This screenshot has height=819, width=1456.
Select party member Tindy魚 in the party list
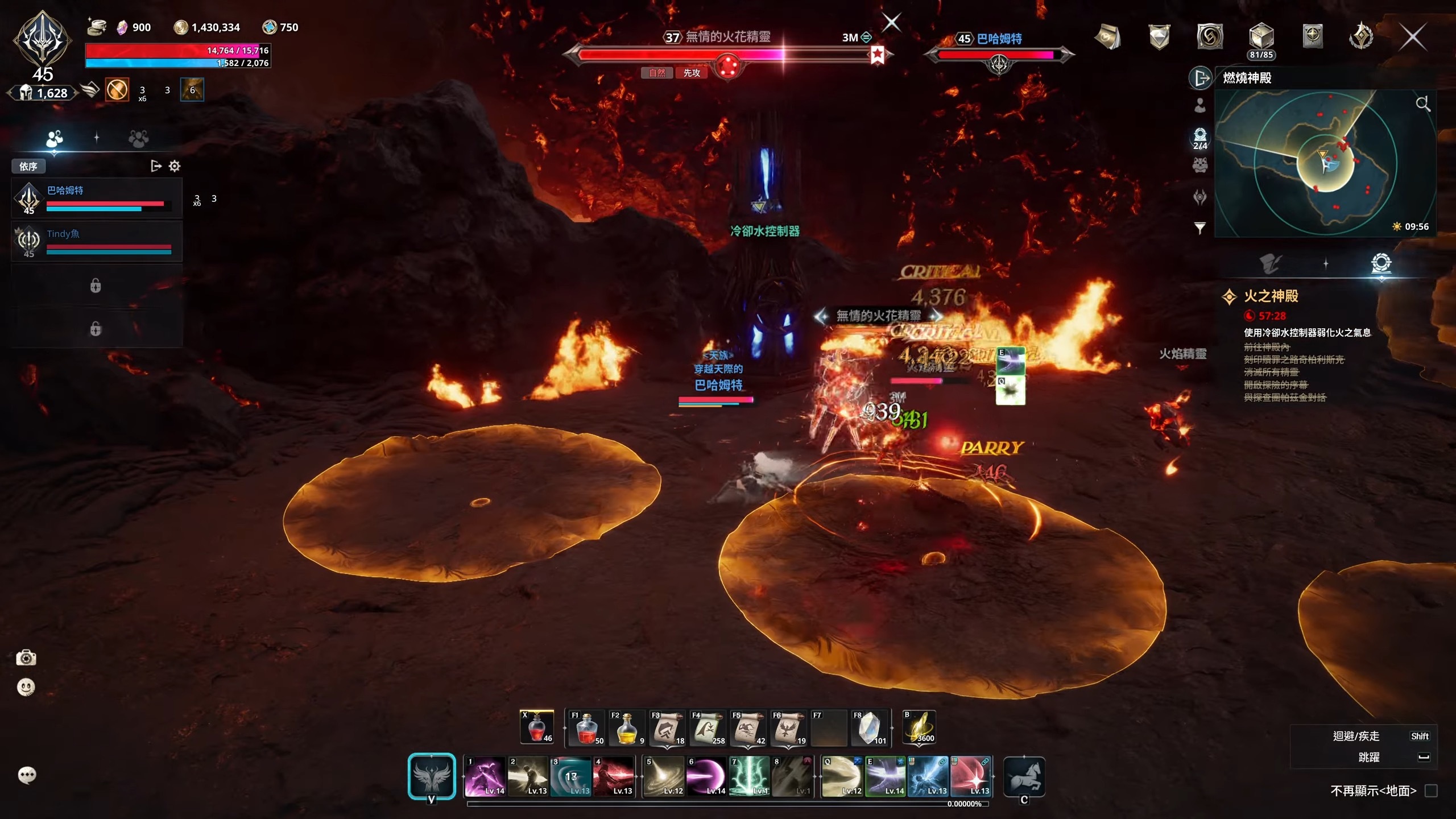point(97,241)
